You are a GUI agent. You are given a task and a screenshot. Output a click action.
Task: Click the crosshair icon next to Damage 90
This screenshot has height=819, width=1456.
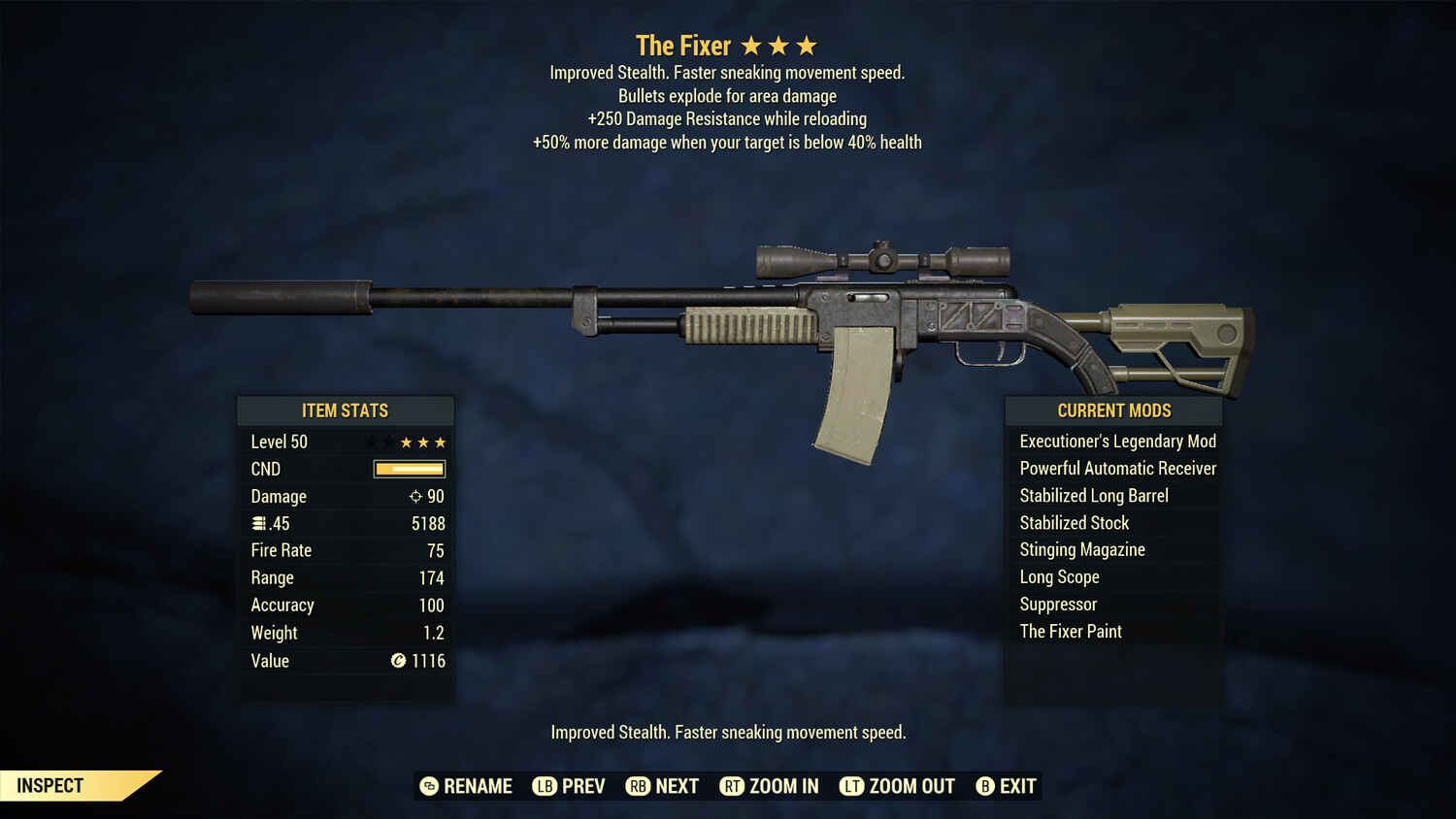[417, 496]
